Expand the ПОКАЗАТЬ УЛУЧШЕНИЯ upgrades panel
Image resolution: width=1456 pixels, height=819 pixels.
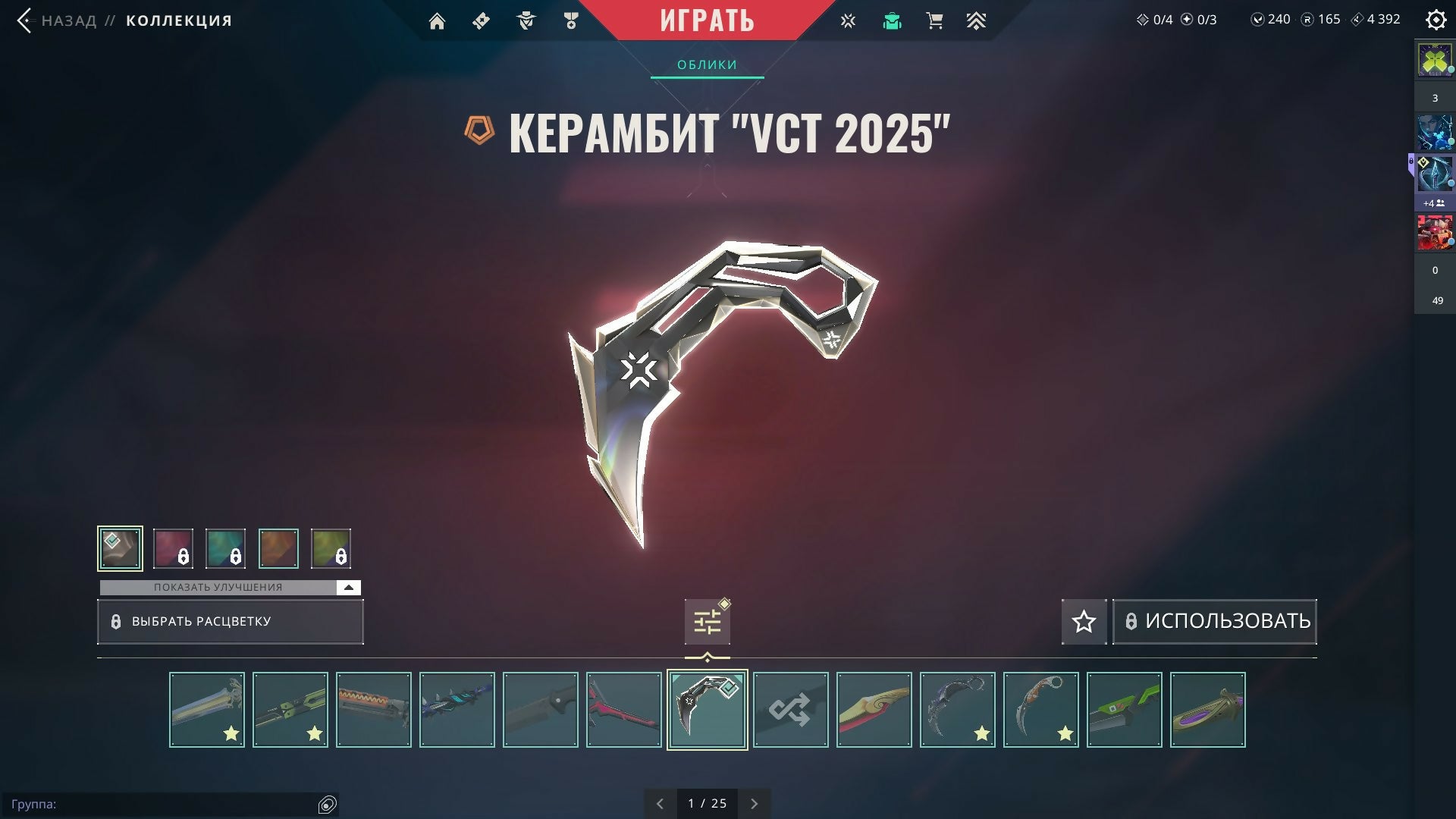(348, 588)
